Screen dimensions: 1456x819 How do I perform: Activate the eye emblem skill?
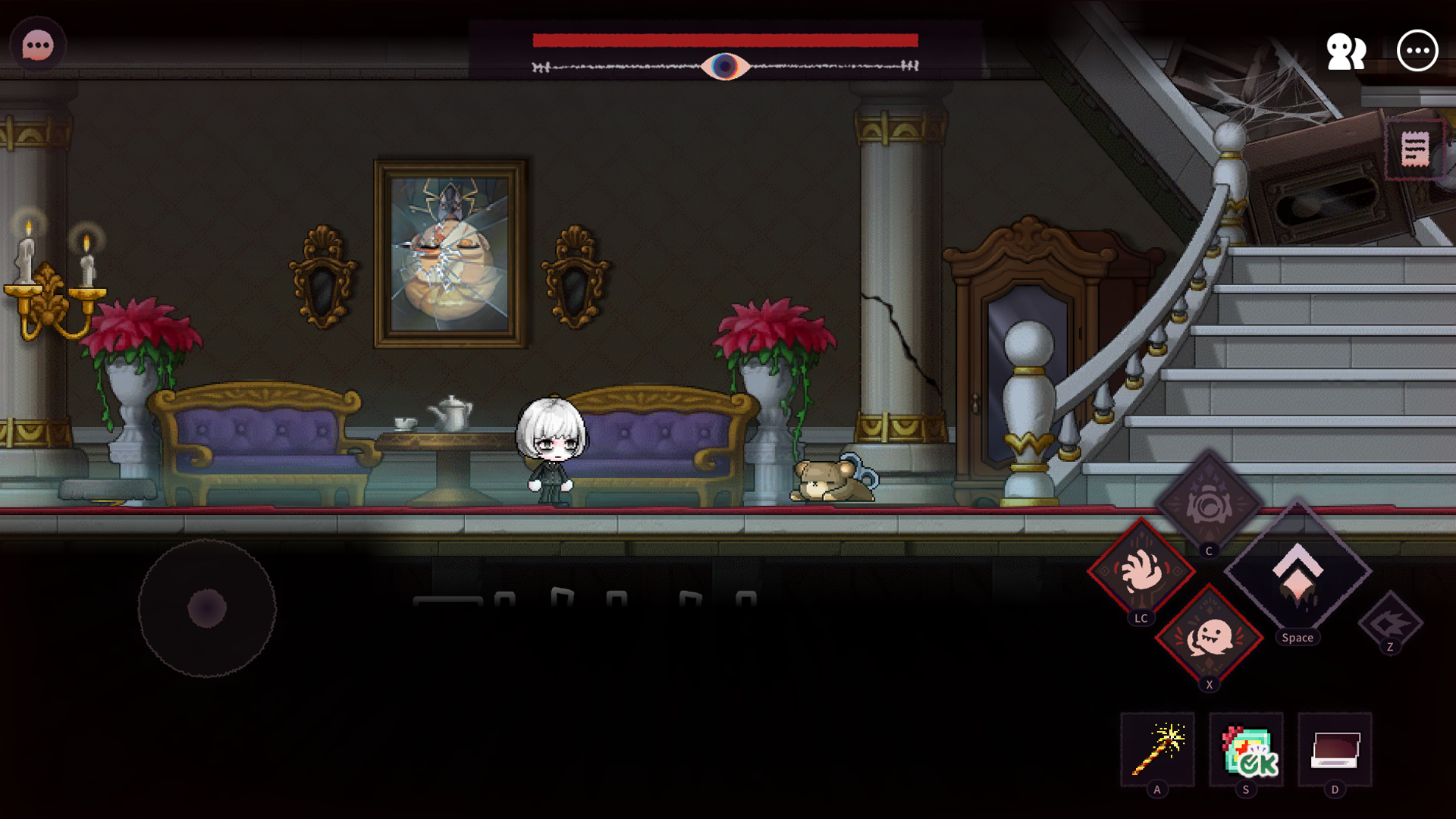[1209, 504]
